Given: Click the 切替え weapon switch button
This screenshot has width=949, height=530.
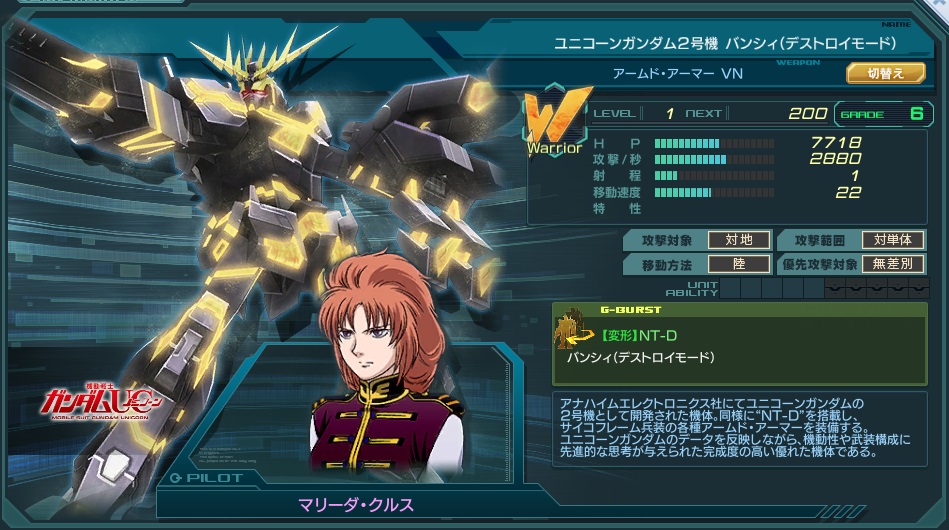Looking at the screenshot, I should tap(885, 73).
